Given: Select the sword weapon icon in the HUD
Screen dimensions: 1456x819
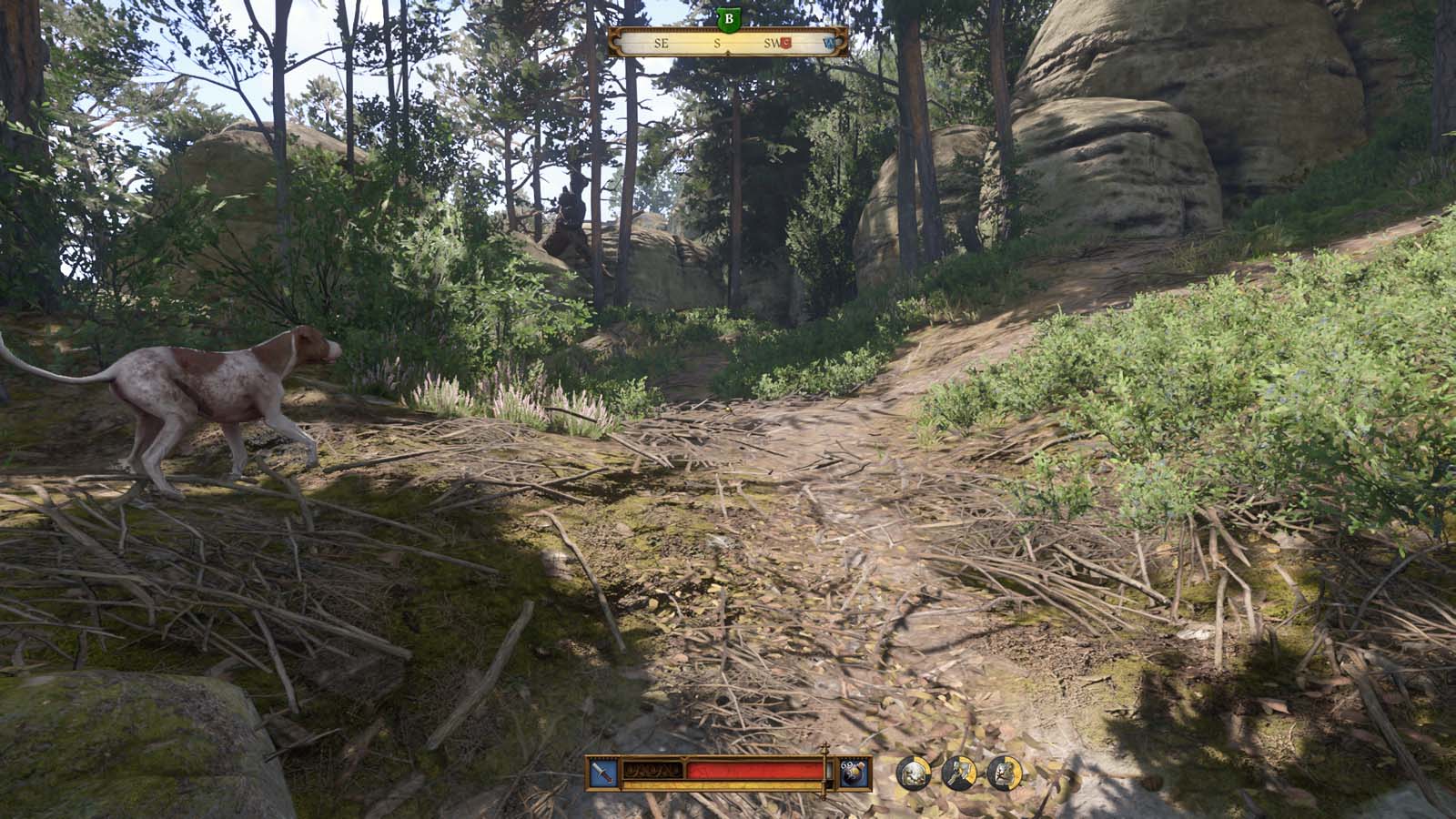Looking at the screenshot, I should coord(602,772).
